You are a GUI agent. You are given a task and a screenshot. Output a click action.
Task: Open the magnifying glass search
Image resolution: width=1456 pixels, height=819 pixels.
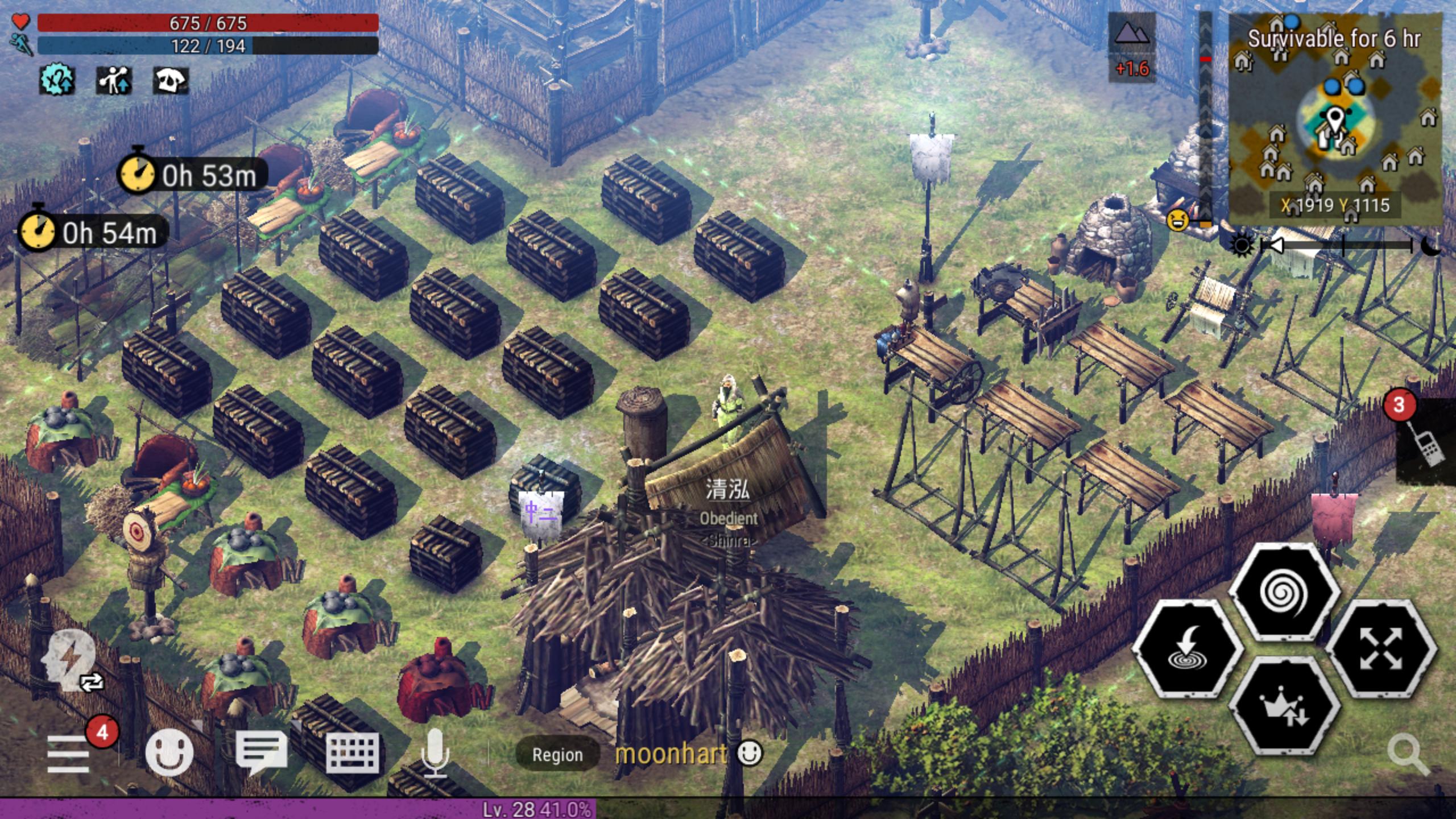click(1408, 754)
